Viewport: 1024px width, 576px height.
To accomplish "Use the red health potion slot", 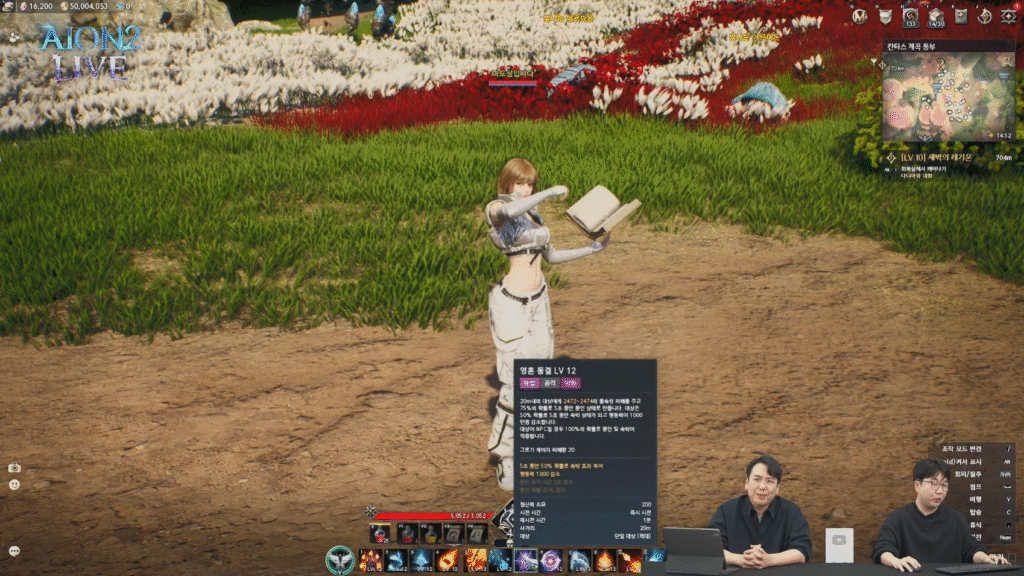I will coord(383,534).
